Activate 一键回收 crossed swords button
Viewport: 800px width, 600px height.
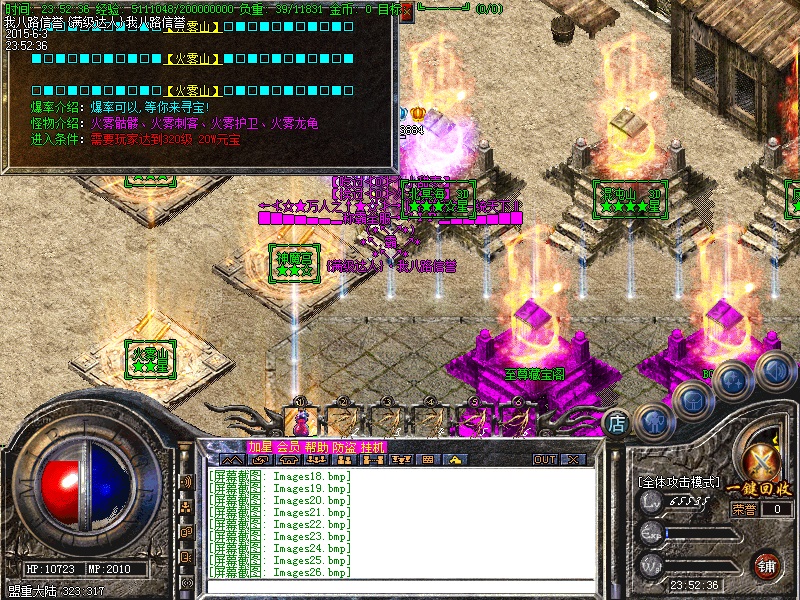(x=763, y=461)
